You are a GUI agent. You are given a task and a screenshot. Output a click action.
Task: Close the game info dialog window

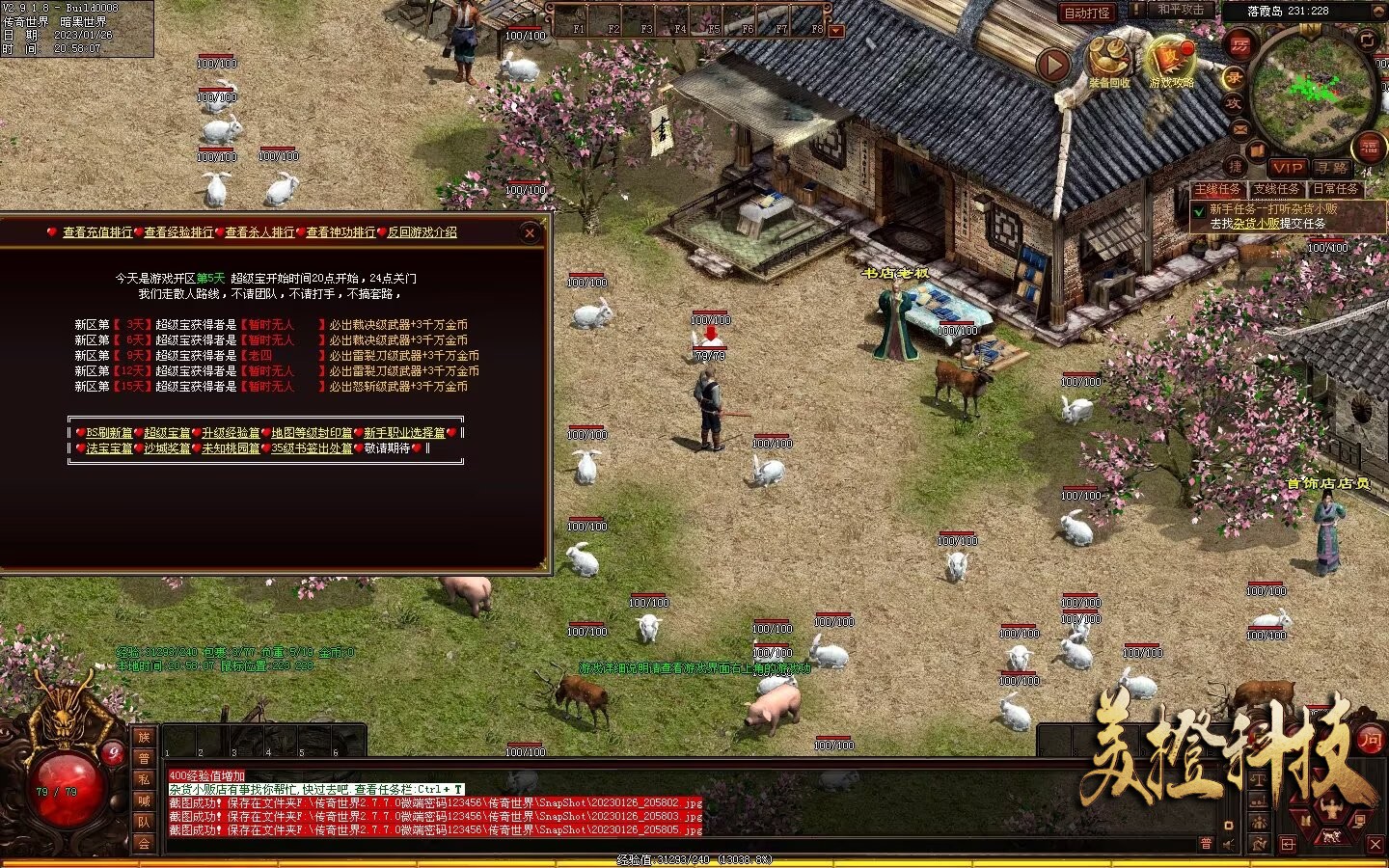coord(529,232)
